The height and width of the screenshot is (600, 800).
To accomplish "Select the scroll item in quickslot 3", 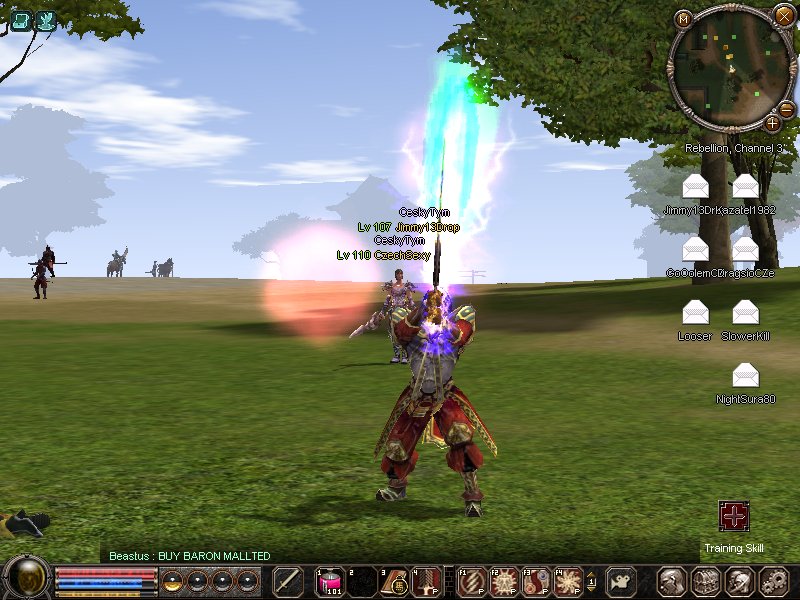I will [x=395, y=581].
